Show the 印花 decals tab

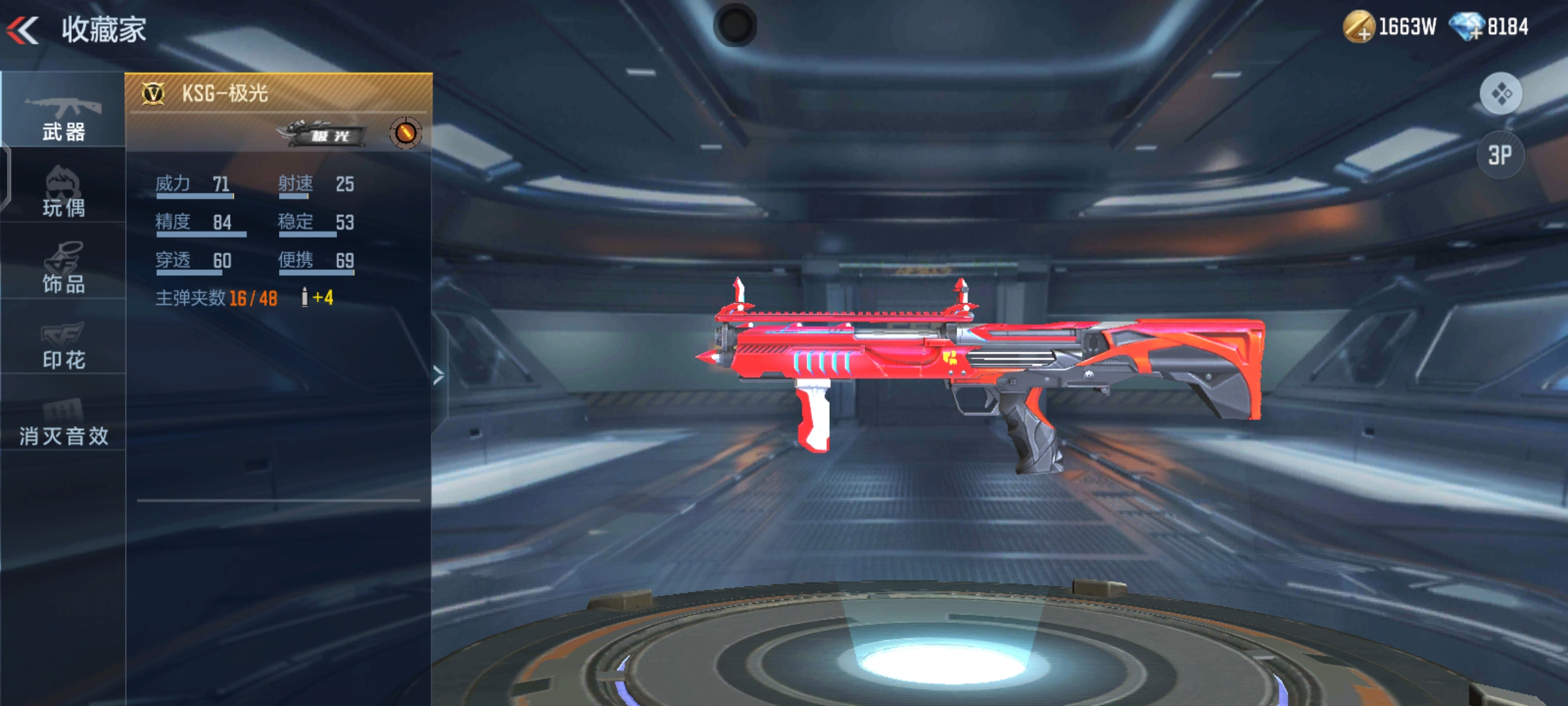(x=63, y=344)
